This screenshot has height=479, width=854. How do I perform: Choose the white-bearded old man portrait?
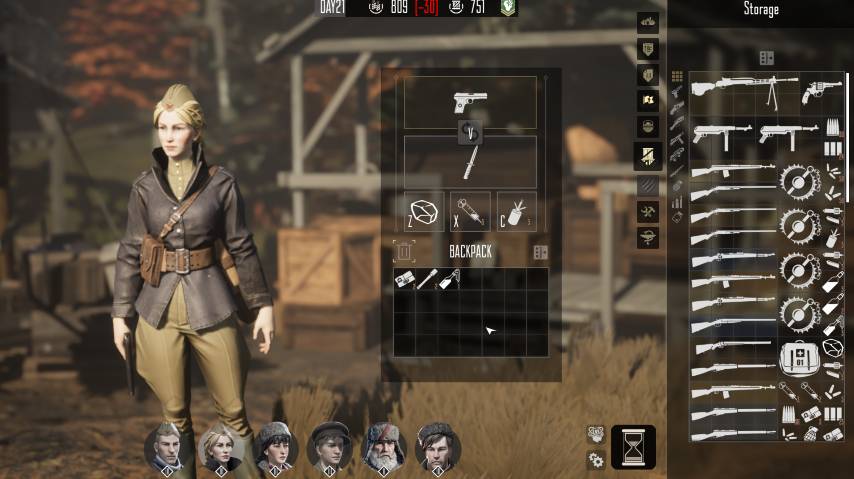pos(384,446)
